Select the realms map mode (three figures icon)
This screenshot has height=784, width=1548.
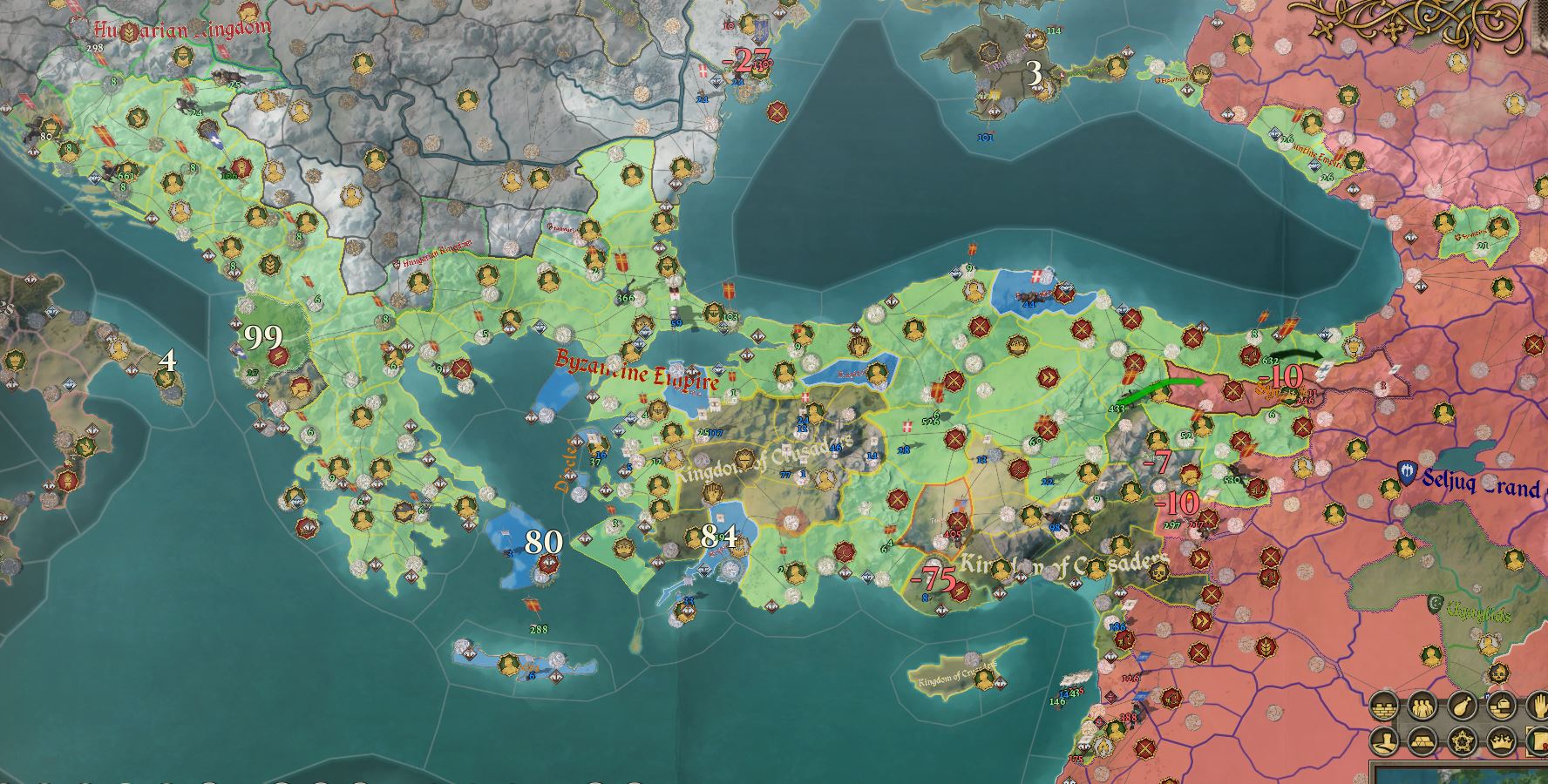(x=1422, y=708)
